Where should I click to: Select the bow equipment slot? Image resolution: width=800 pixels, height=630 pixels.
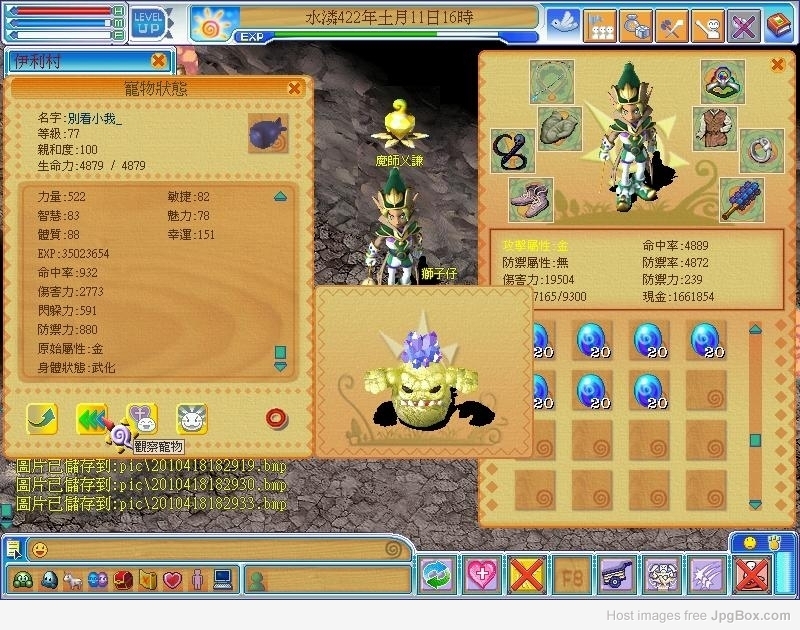point(549,79)
